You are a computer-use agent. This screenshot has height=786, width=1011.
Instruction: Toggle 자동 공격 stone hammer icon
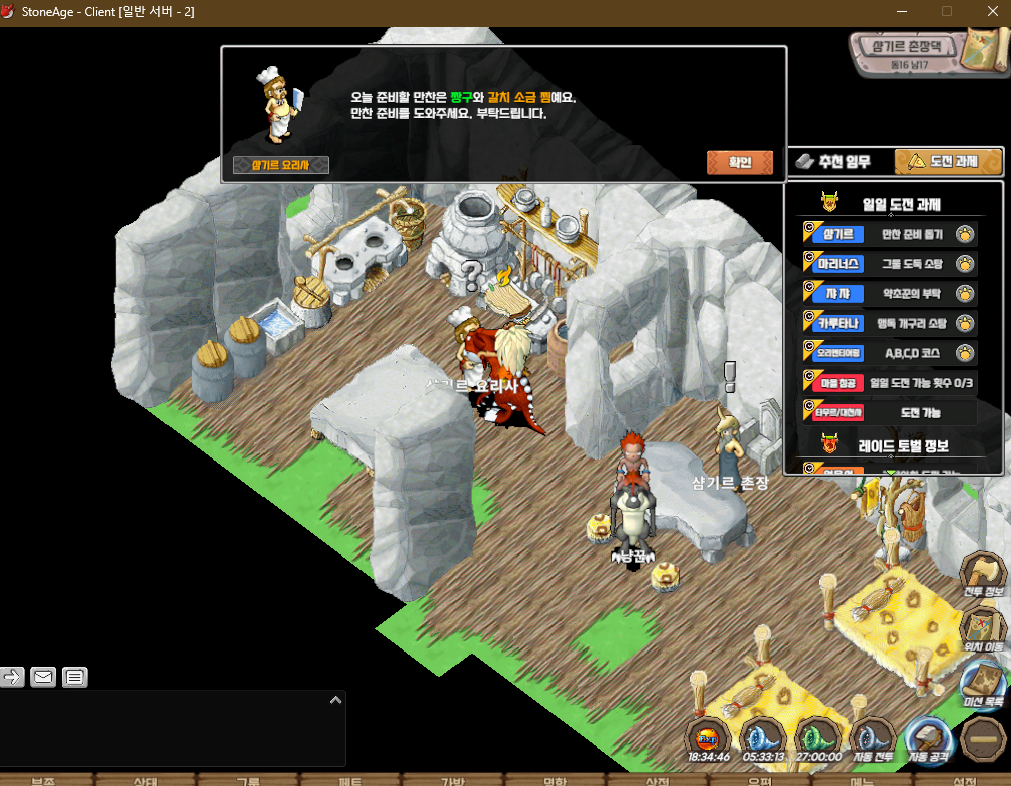tap(929, 740)
